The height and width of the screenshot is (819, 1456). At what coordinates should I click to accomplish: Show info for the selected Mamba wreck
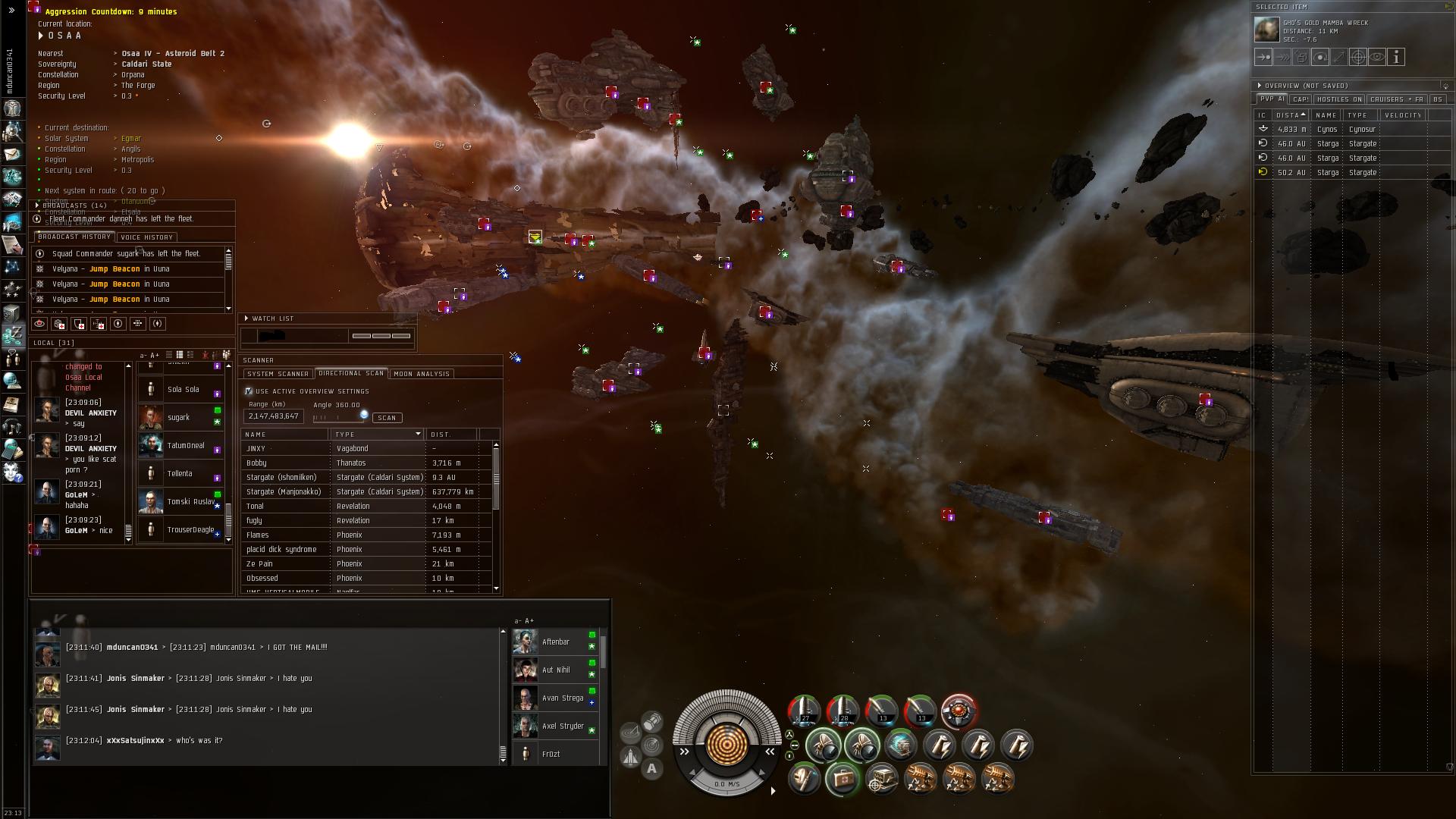click(x=1397, y=57)
